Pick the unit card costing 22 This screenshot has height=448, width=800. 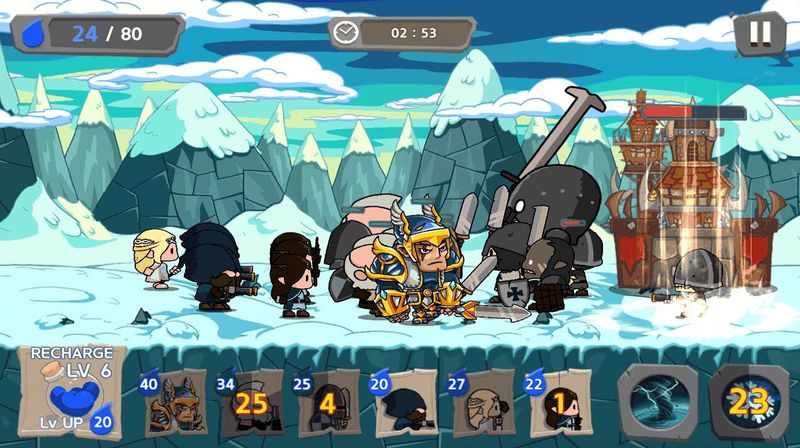click(558, 403)
